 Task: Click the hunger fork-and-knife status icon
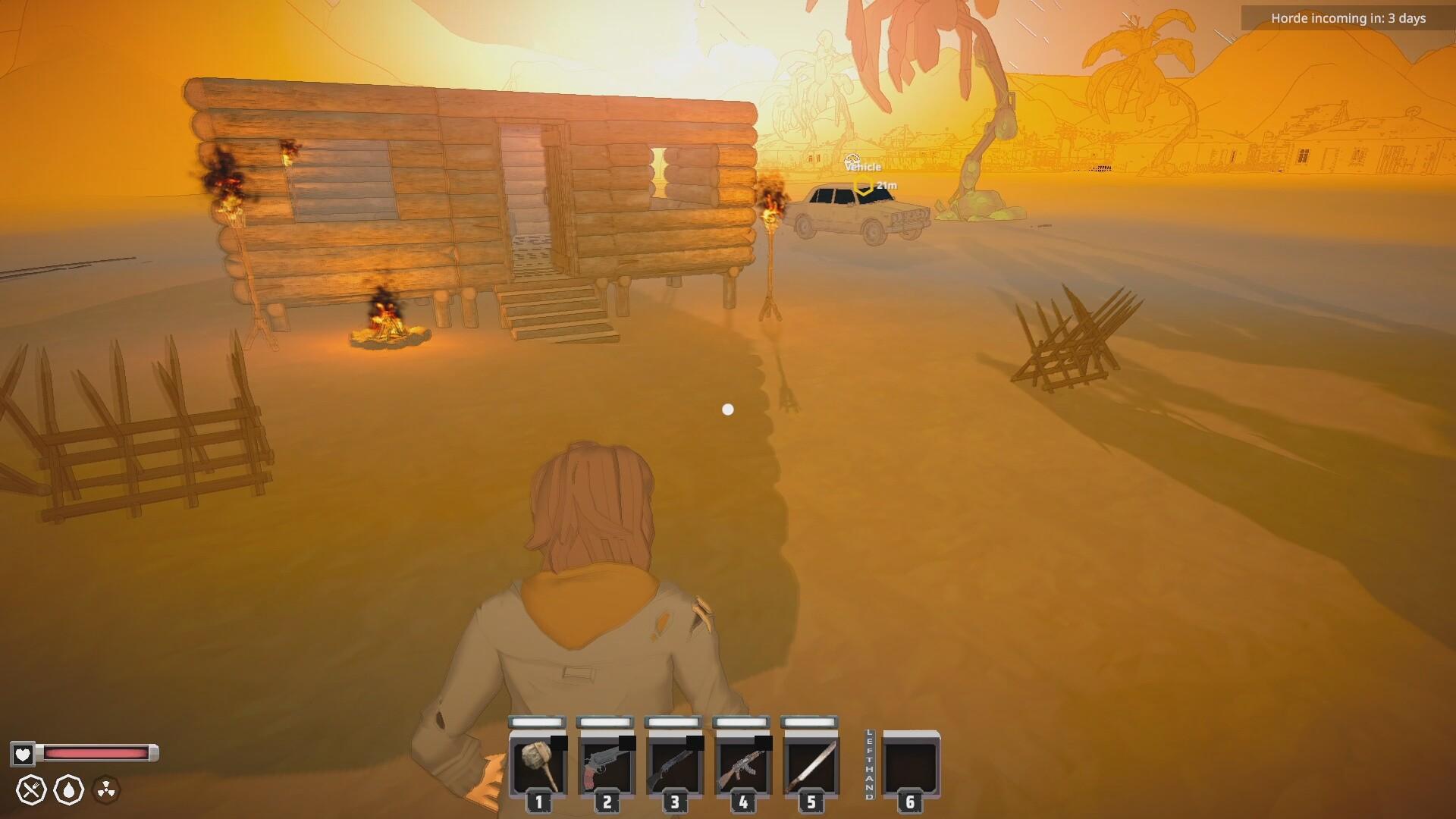point(32,790)
